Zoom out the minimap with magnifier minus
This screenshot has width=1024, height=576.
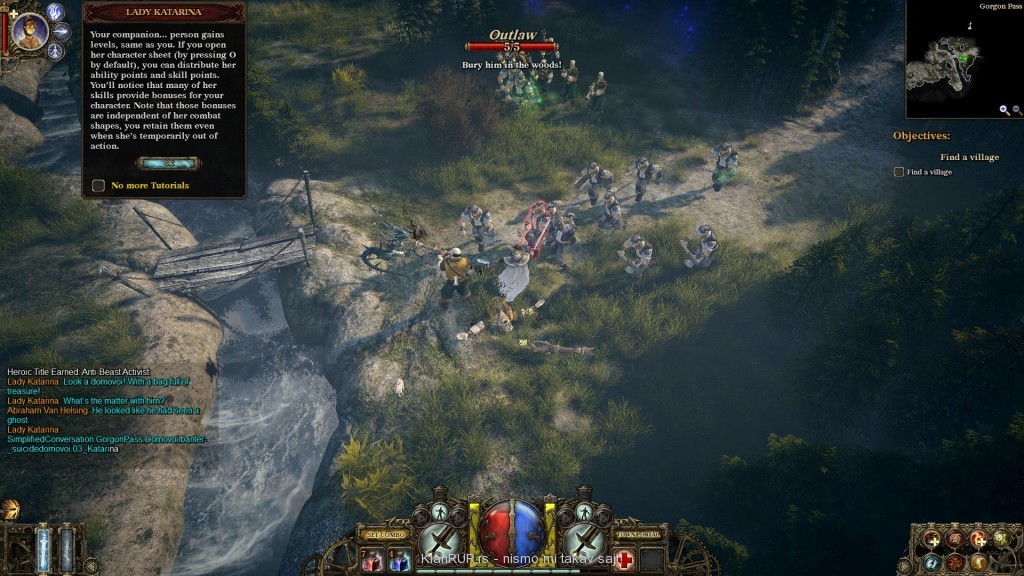[x=1017, y=110]
